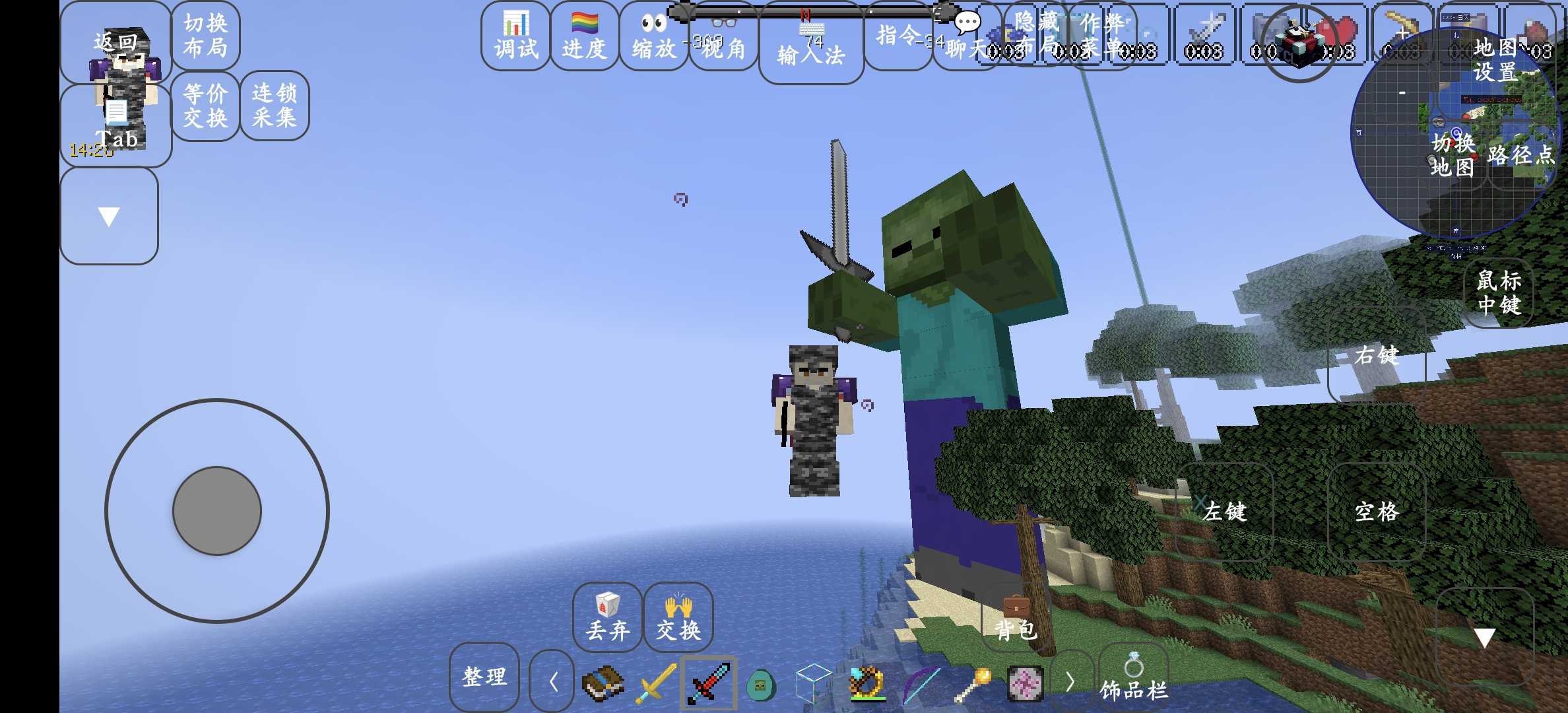Open the 进度 advancements button
Screen dimensions: 1568x713
[584, 36]
